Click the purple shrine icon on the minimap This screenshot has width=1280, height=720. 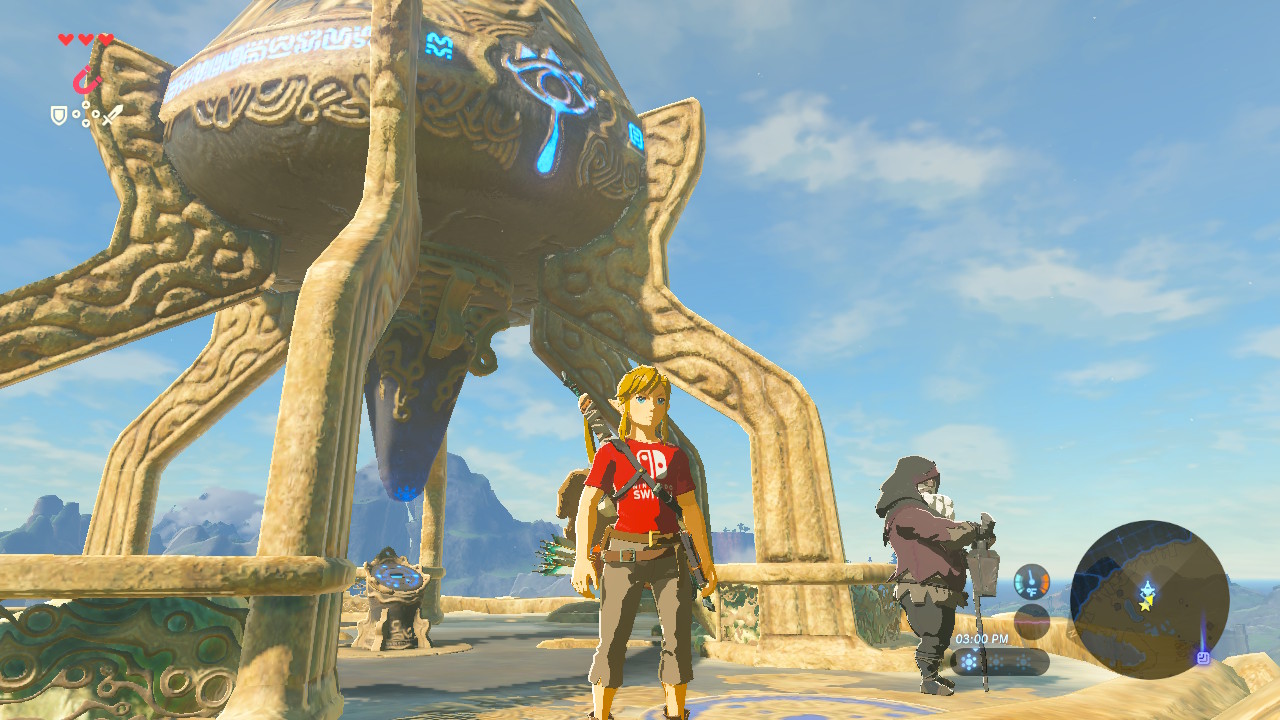(1204, 657)
